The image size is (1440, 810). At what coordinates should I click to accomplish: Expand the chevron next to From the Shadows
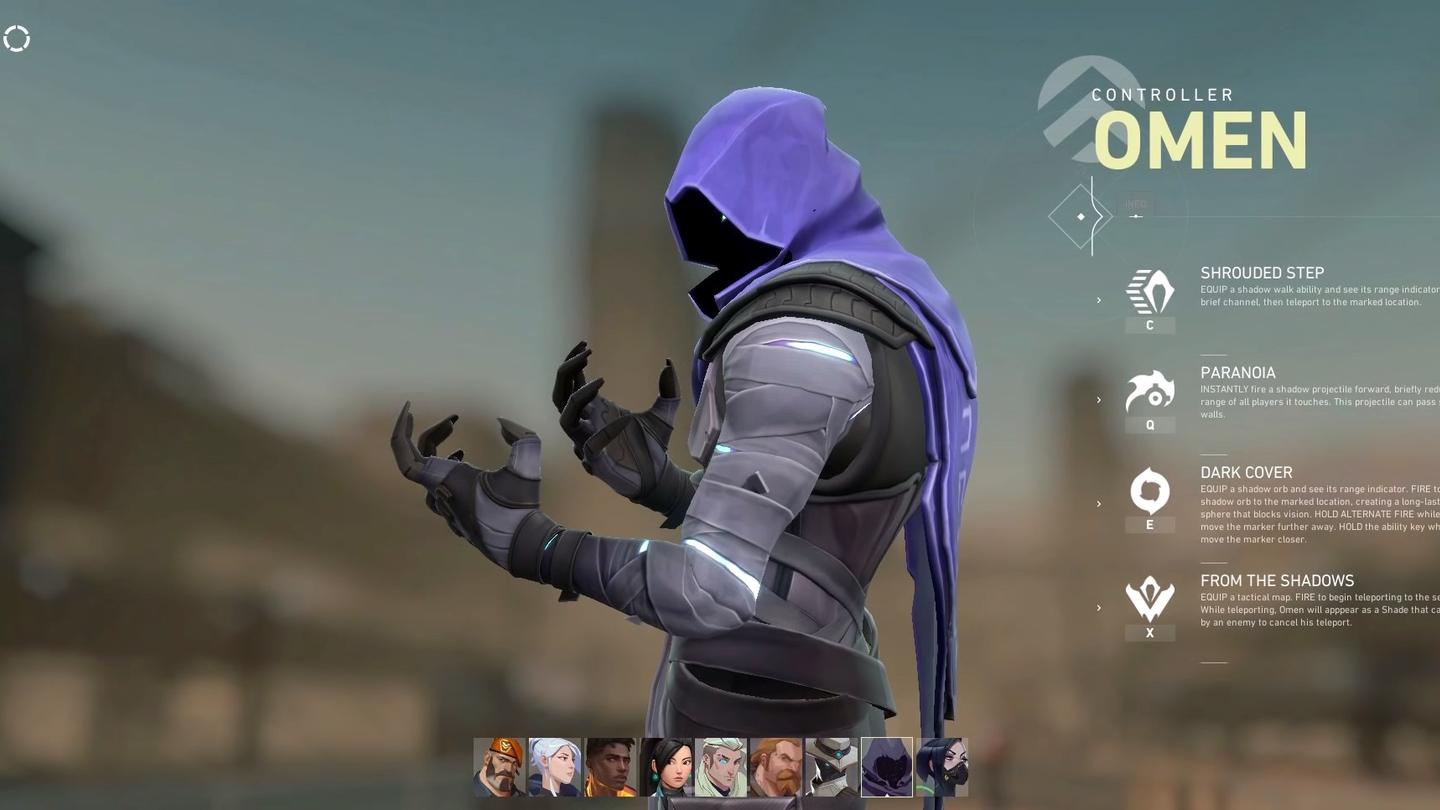1098,607
